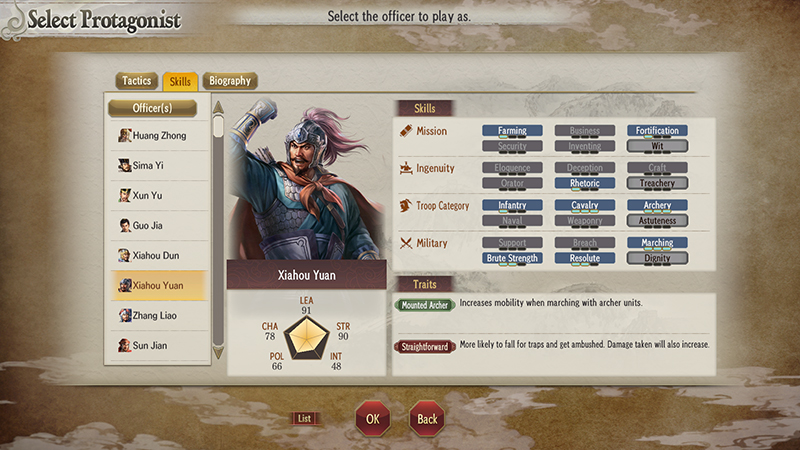Select officer Xiahou Dun
This screenshot has width=800, height=450.
[x=158, y=256]
